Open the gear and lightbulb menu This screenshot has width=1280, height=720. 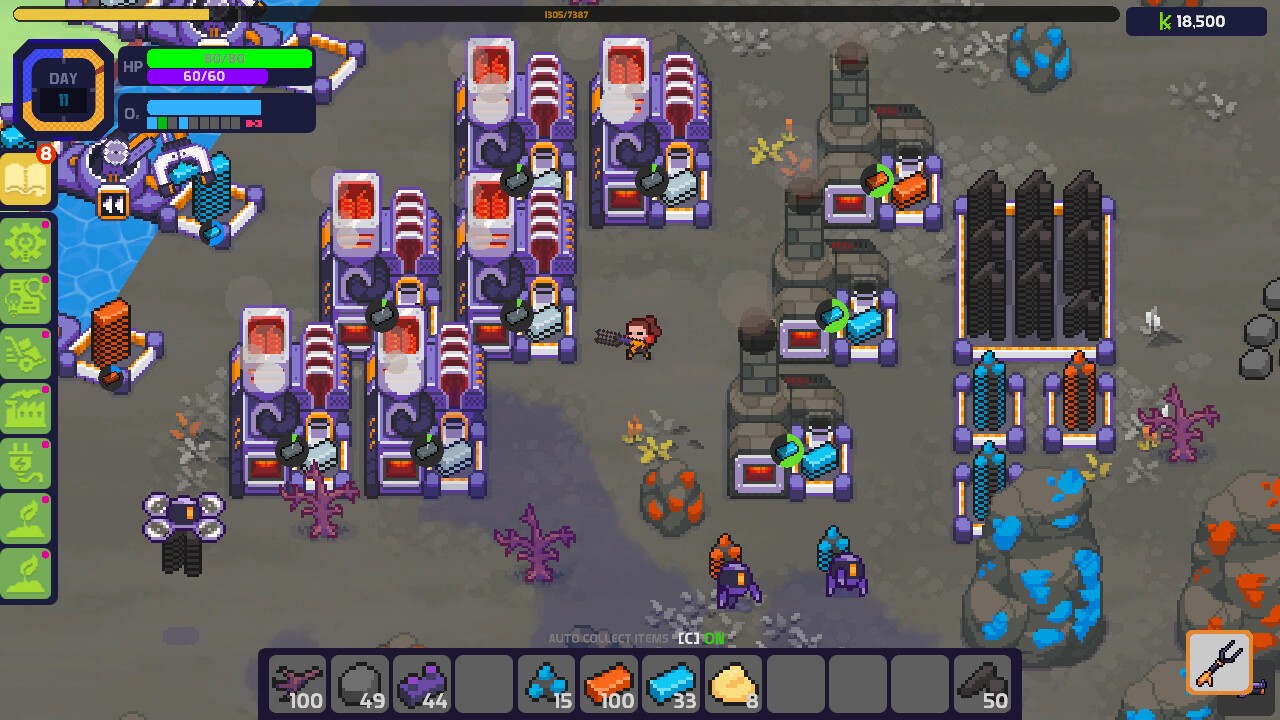point(26,243)
